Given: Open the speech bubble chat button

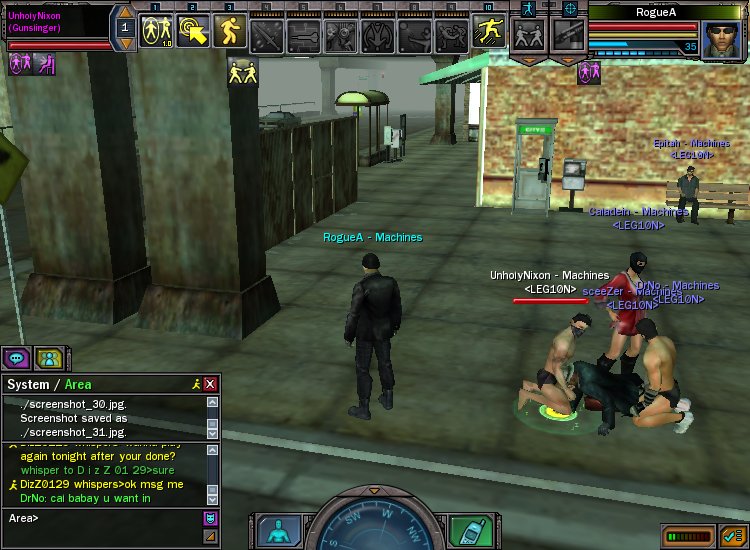Looking at the screenshot, I should (16, 358).
